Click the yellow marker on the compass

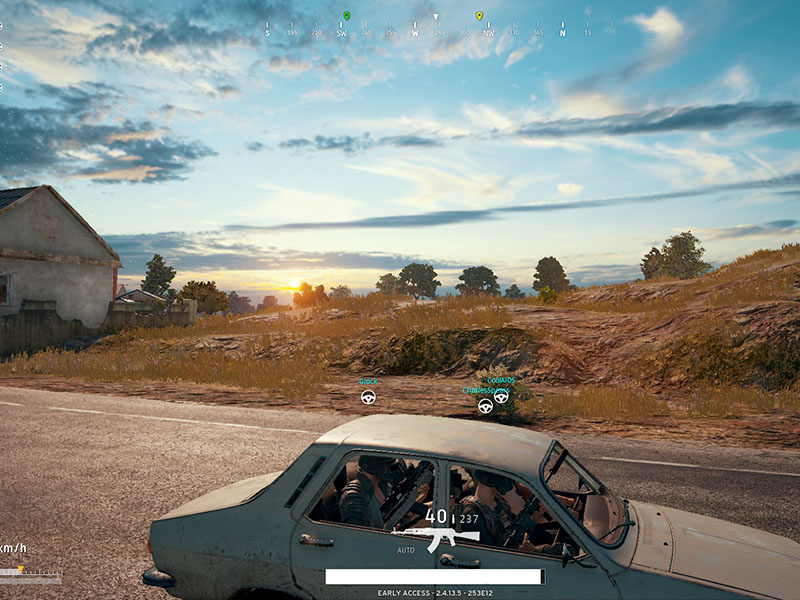coord(479,16)
